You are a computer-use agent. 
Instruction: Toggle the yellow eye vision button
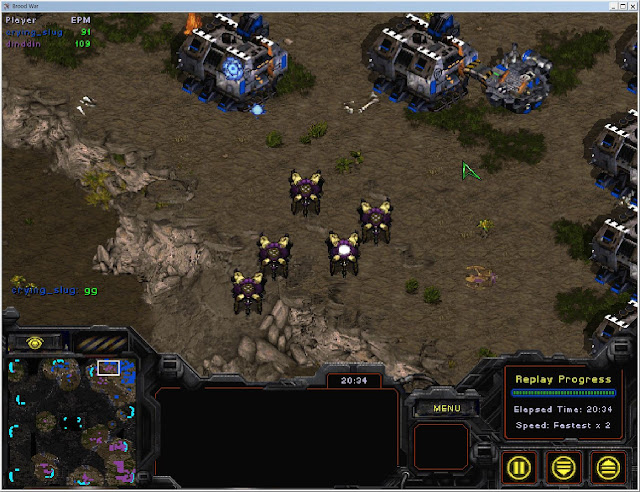point(35,342)
